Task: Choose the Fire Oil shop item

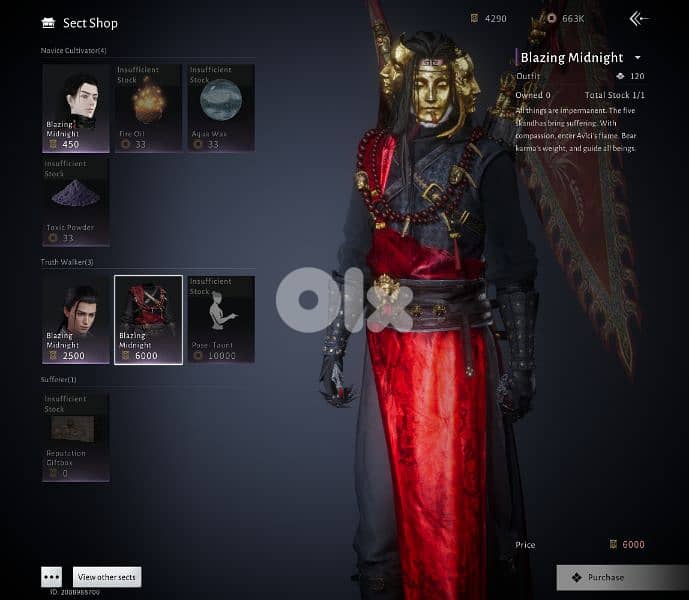Action: click(147, 107)
